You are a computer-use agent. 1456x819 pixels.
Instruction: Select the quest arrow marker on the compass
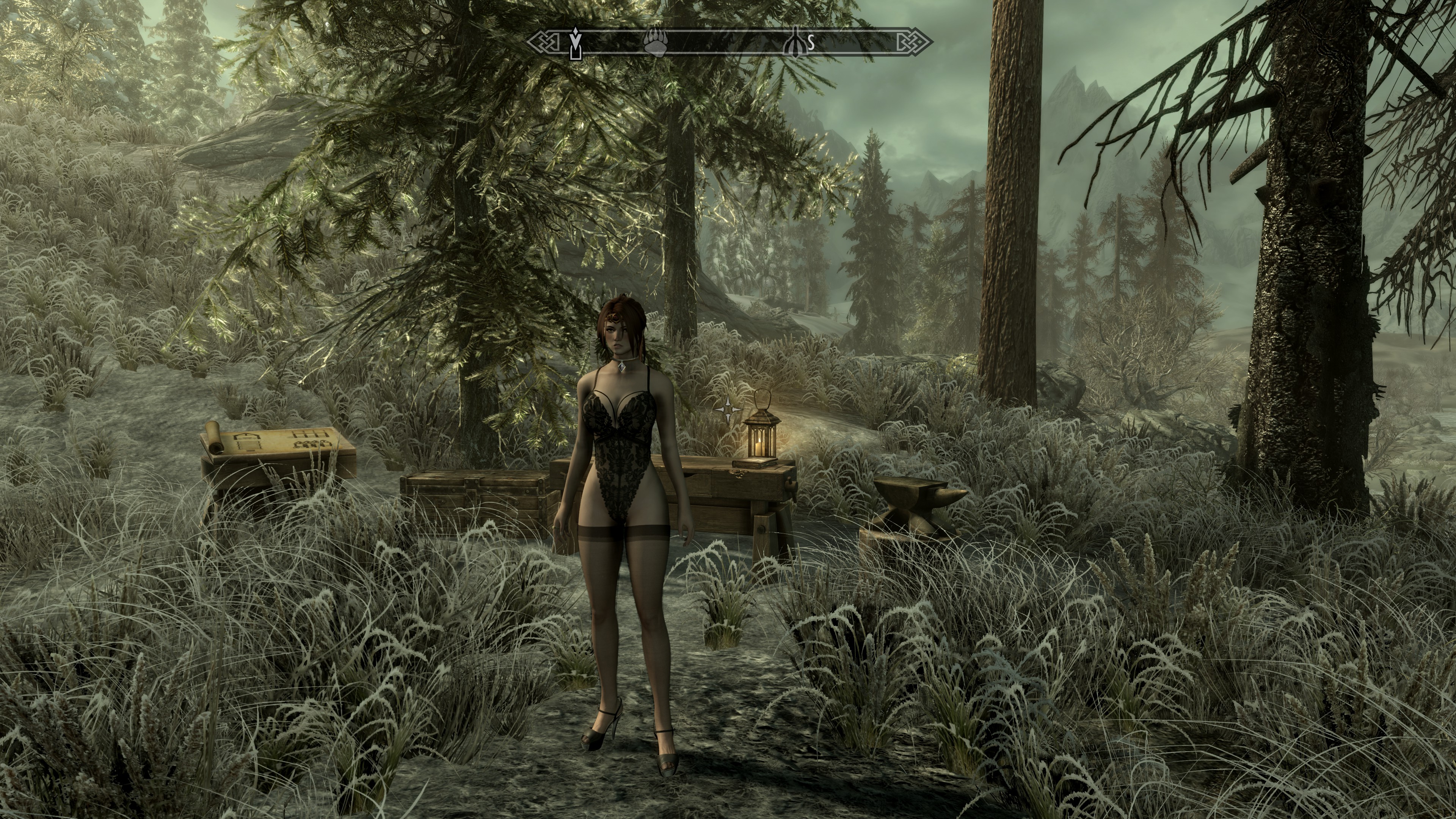pos(575,42)
